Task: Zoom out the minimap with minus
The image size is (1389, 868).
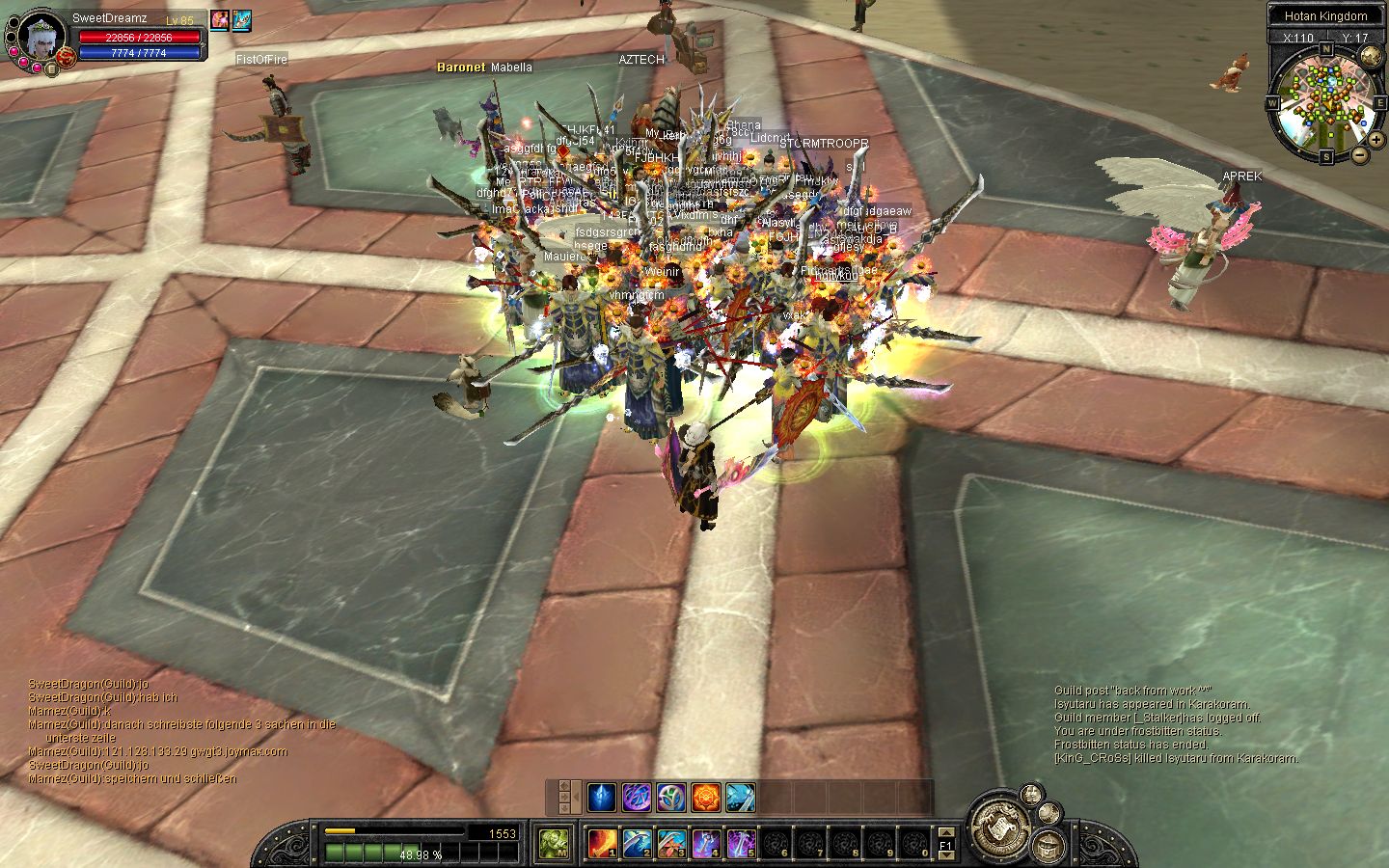Action: click(1360, 153)
